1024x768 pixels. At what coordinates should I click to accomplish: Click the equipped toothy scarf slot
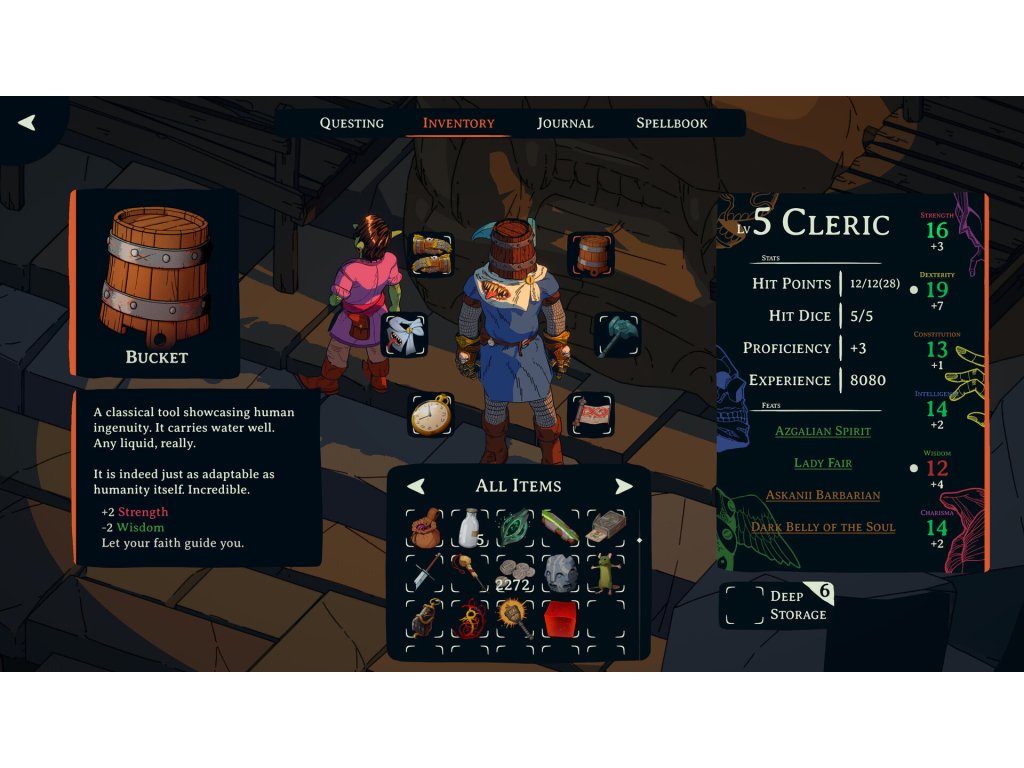[405, 334]
